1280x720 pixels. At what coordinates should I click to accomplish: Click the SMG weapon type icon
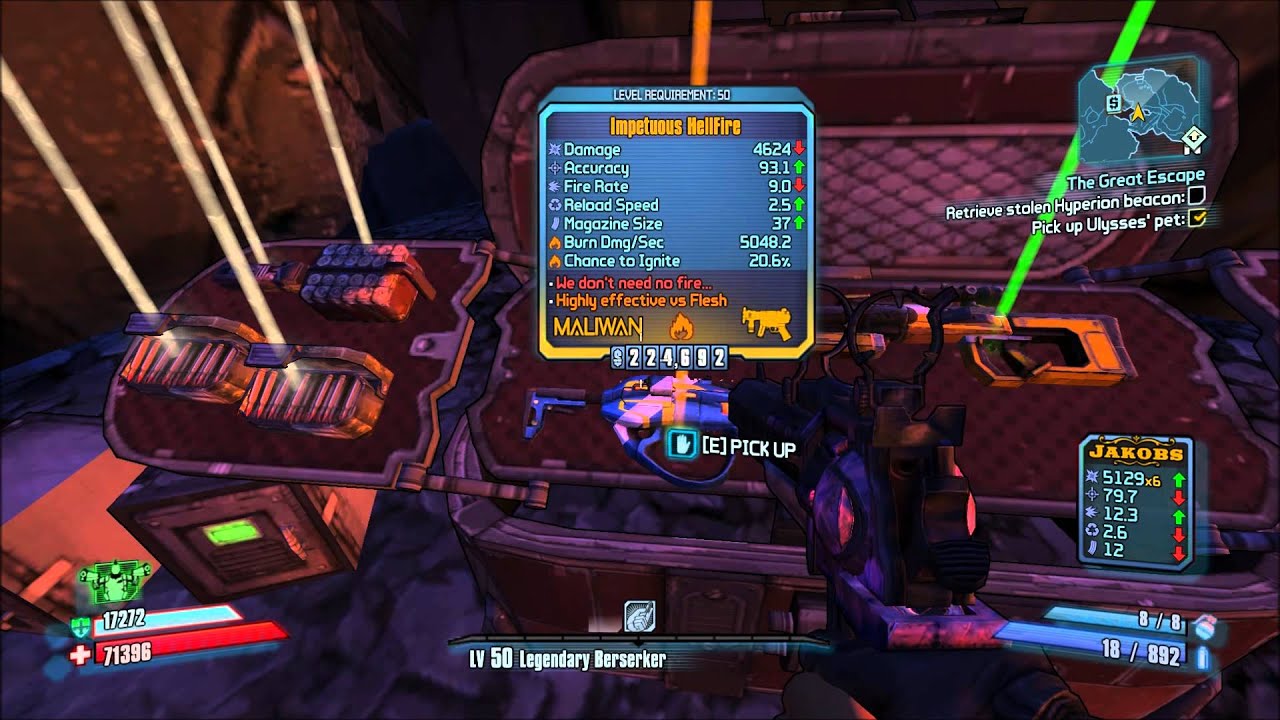tap(765, 324)
